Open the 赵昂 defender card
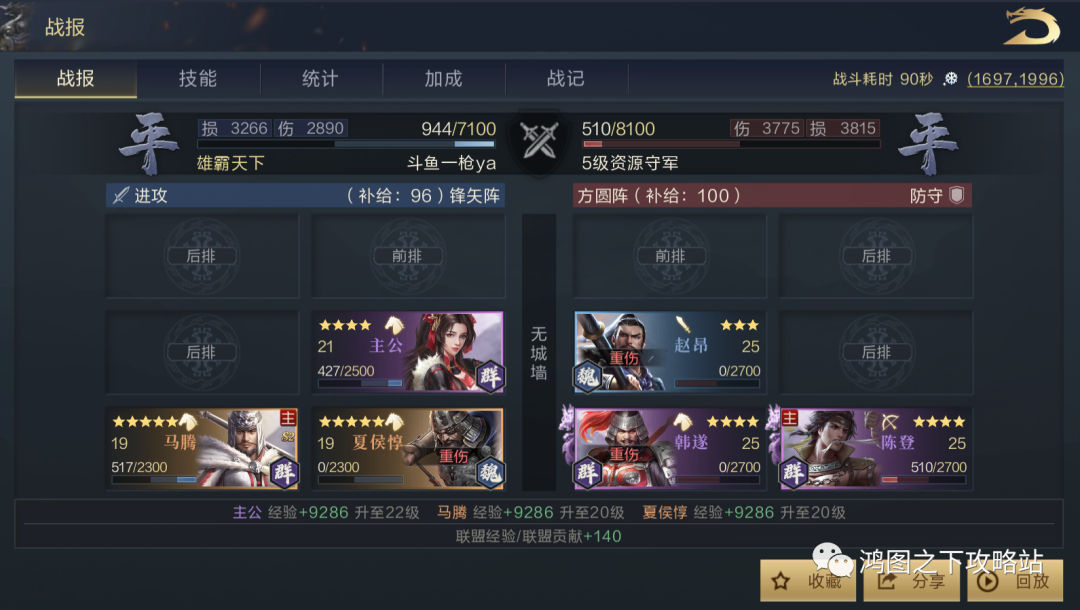Image resolution: width=1080 pixels, height=610 pixels. click(x=669, y=352)
